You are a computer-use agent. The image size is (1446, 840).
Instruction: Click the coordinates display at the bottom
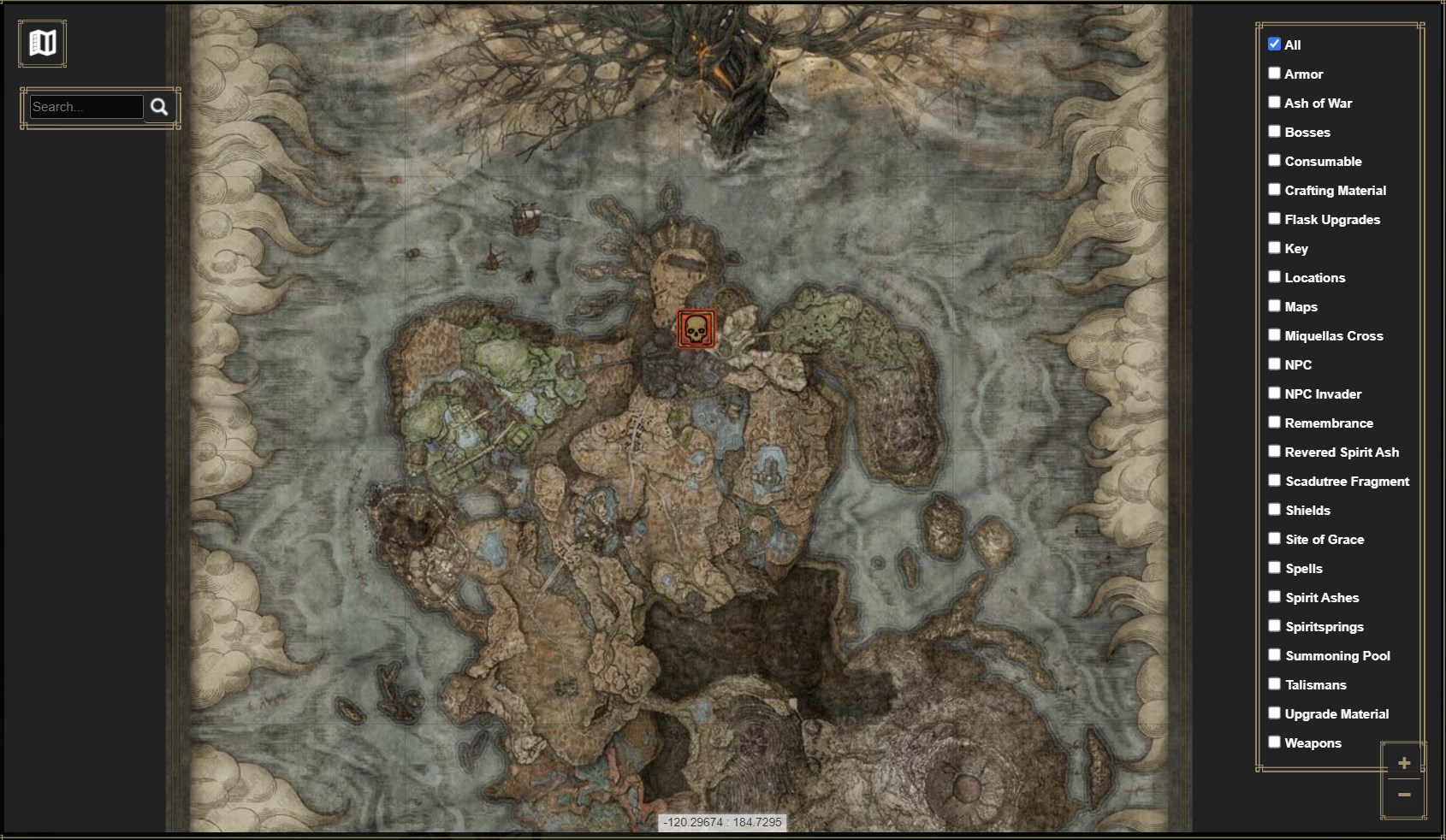point(721,822)
